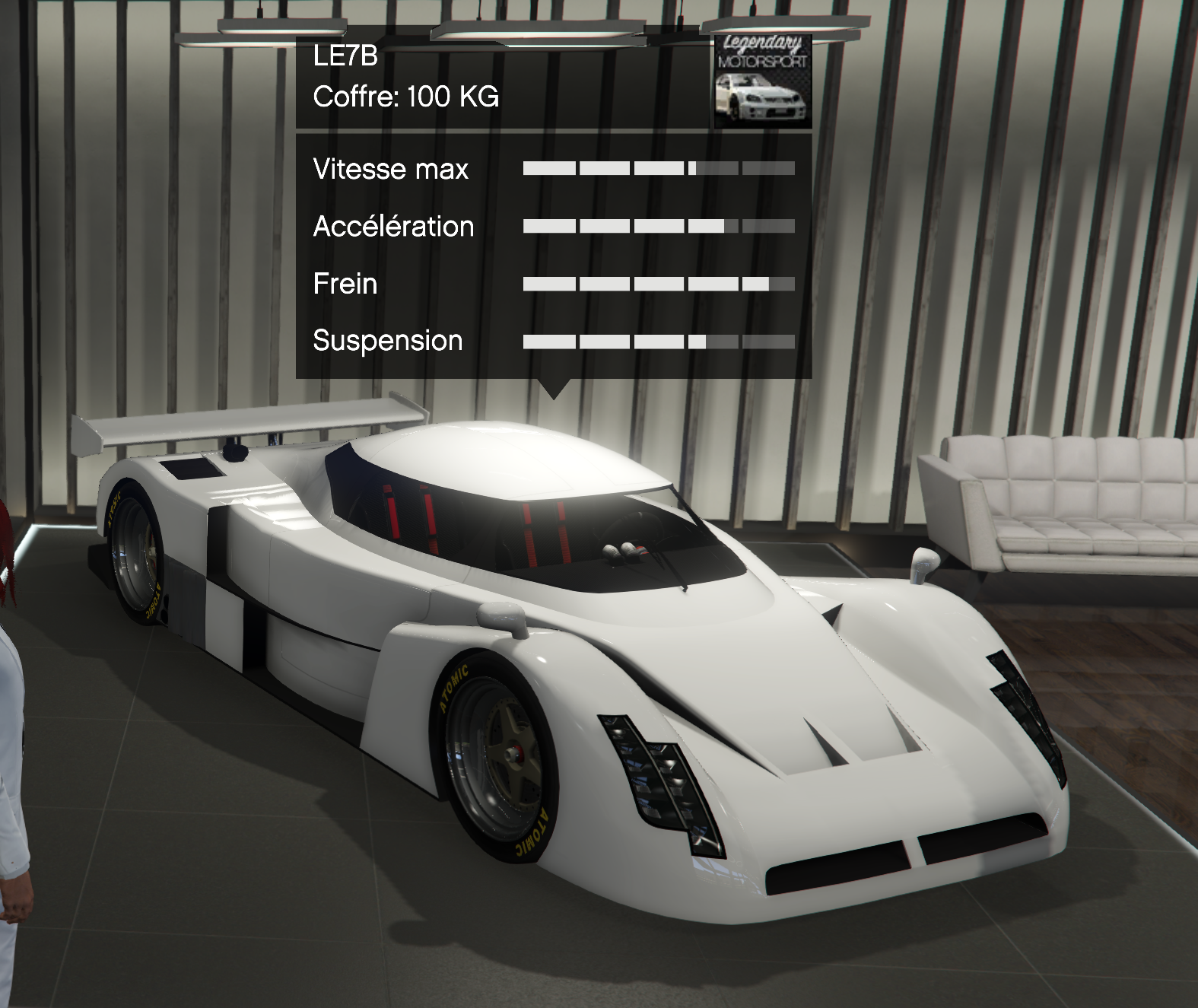Click the Legendary Motorsport logo thumbnail
The image size is (1198, 1008).
[763, 81]
